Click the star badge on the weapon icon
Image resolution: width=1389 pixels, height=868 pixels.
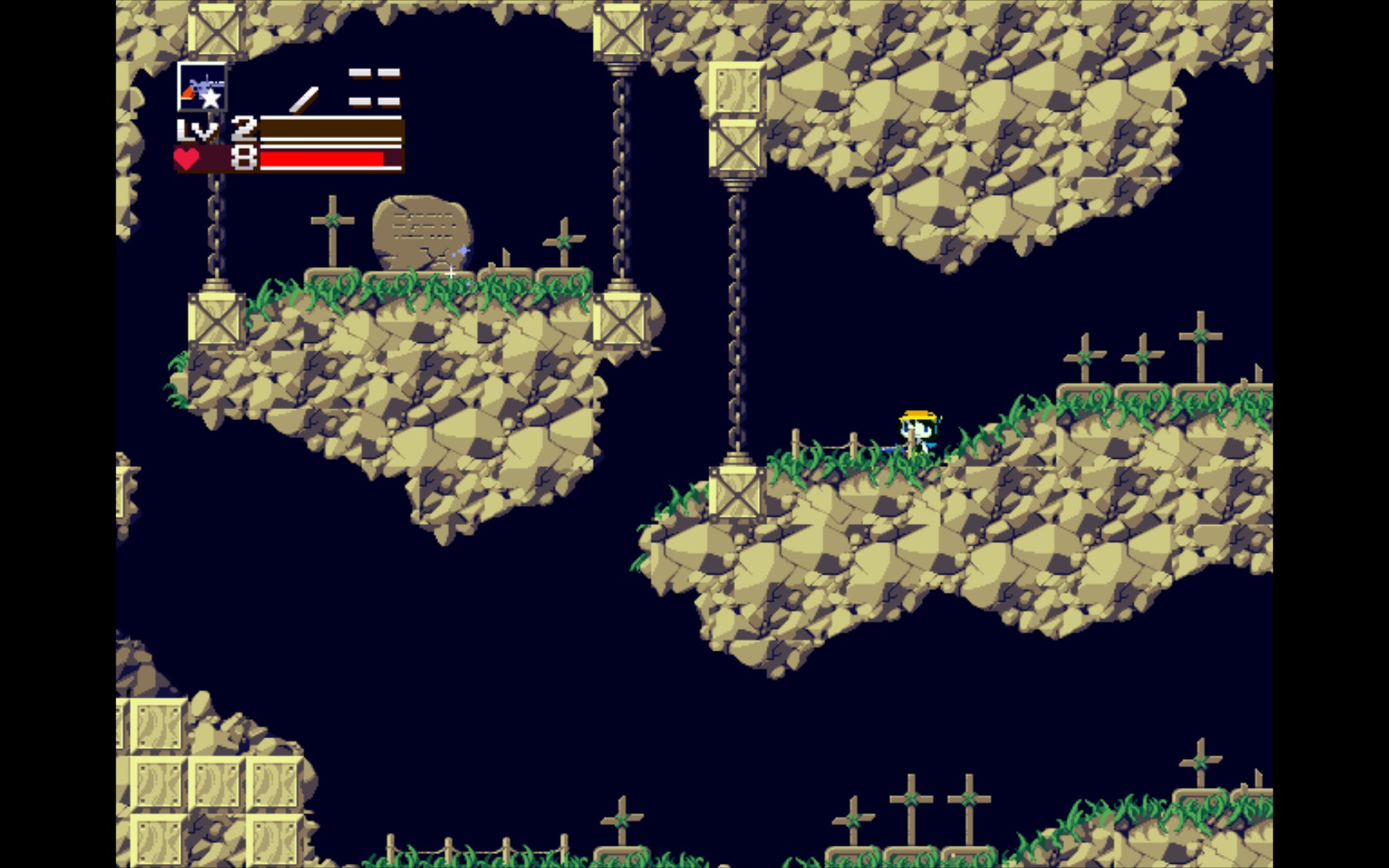click(x=213, y=98)
